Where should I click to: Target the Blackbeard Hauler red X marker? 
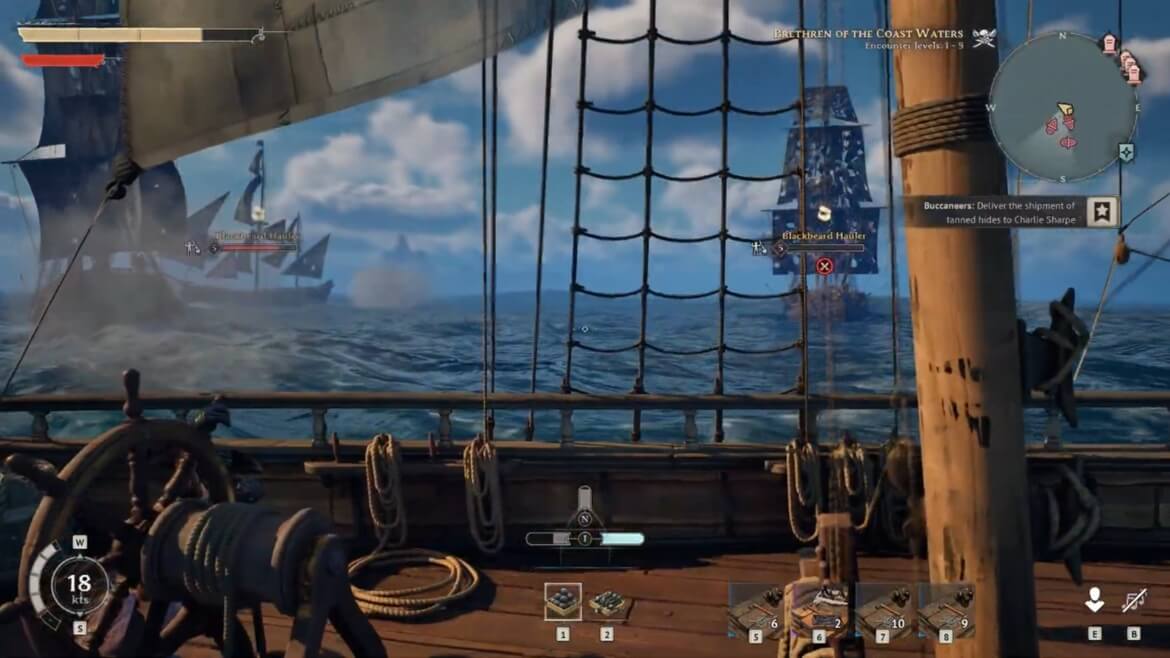coord(824,266)
